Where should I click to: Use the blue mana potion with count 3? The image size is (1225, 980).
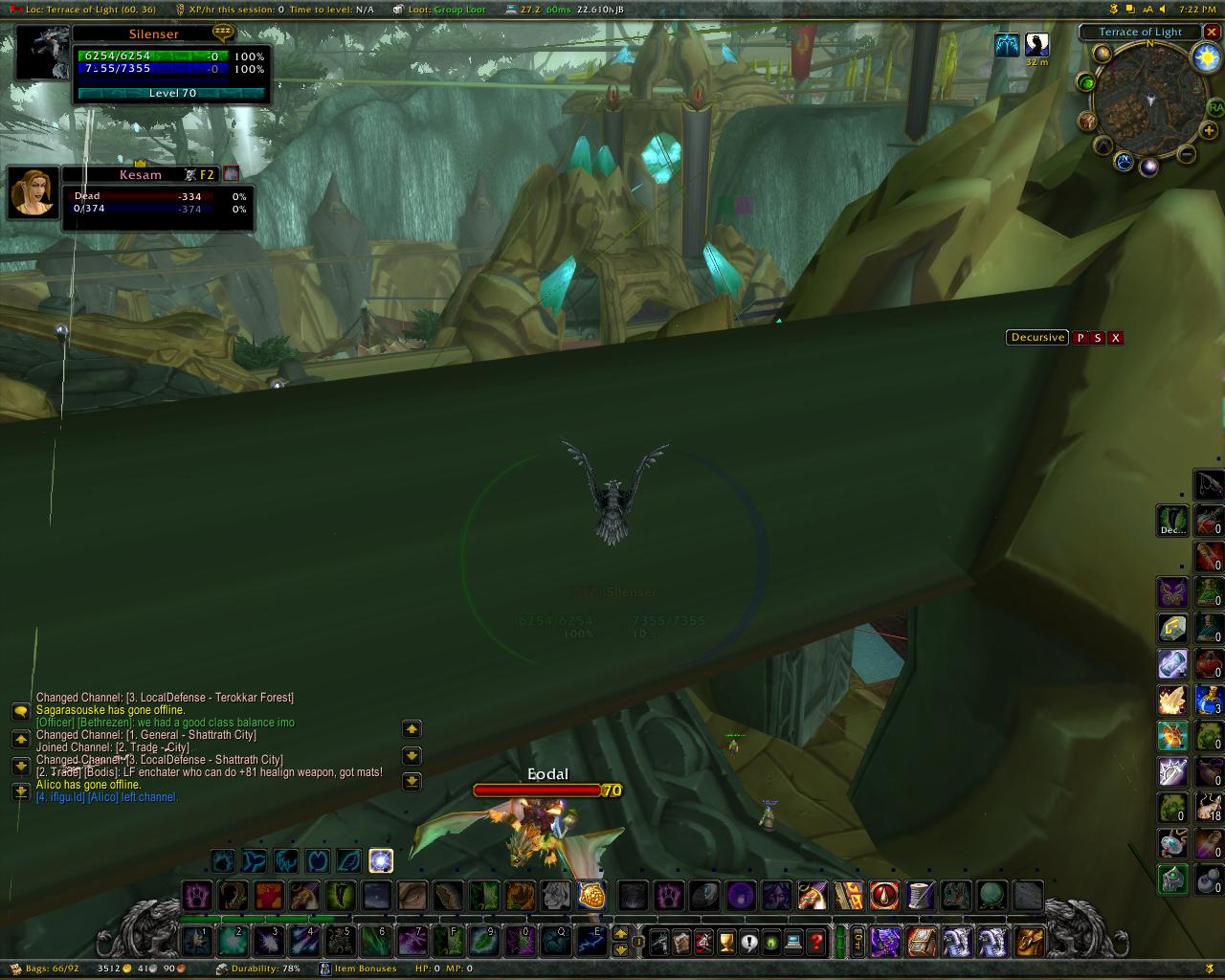1209,700
